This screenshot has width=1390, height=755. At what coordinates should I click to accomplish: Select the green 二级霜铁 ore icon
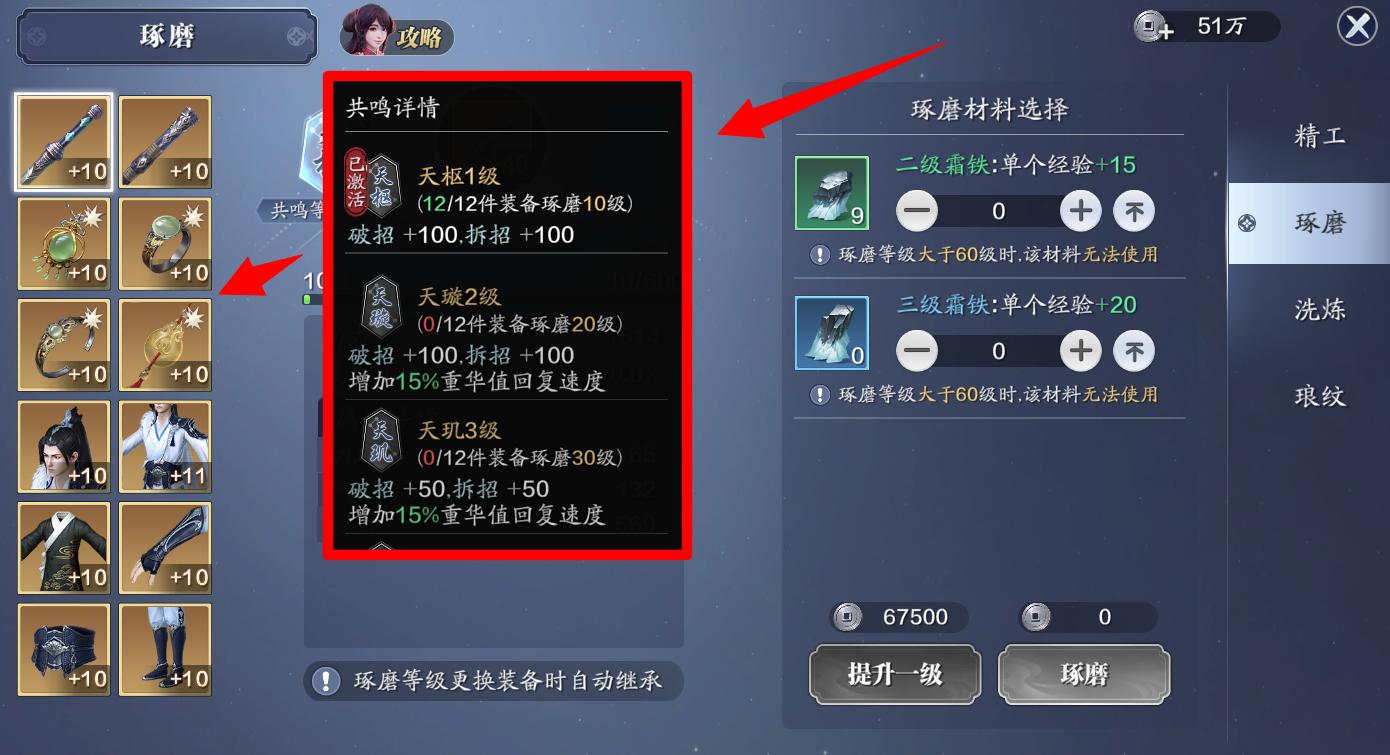832,193
